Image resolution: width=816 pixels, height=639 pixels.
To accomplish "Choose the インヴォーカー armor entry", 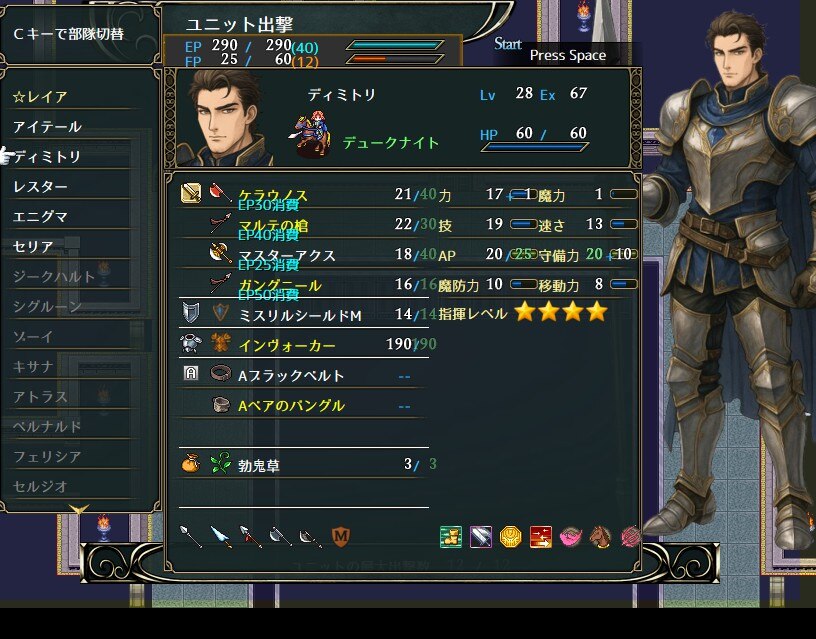I will [287, 345].
